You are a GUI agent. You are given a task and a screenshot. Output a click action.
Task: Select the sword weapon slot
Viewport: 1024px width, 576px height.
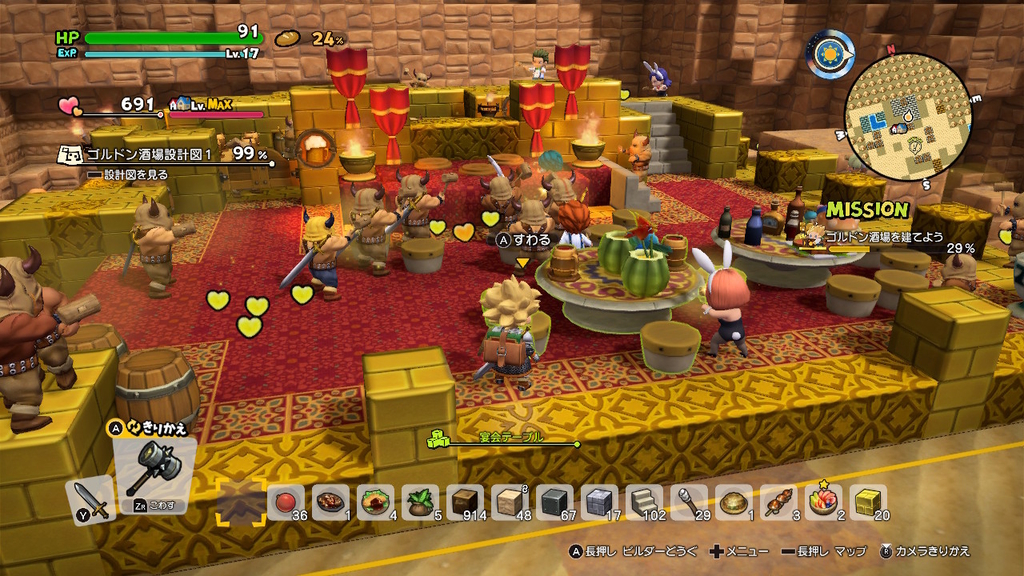point(90,500)
